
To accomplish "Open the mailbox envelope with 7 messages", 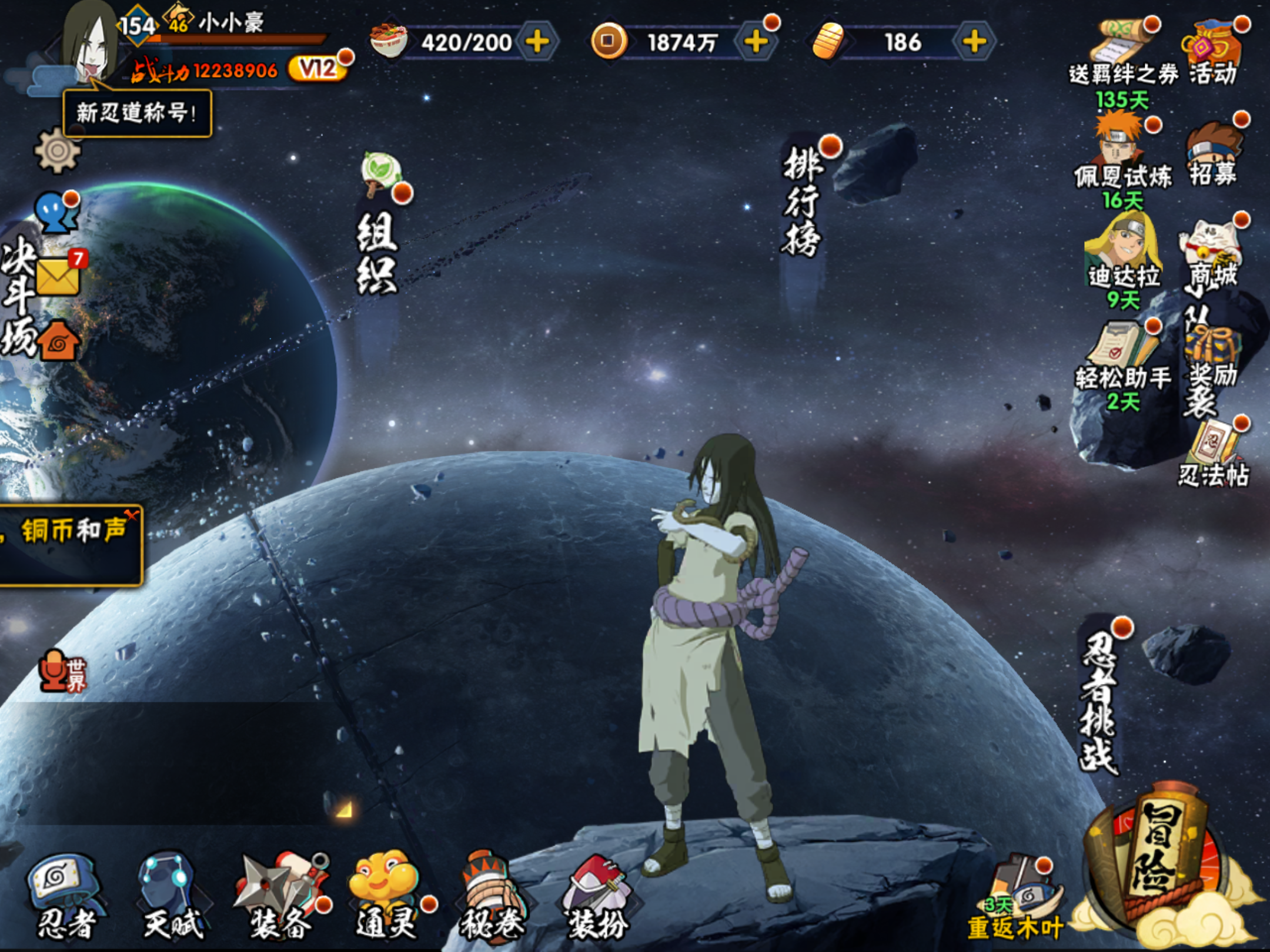I will 59,275.
